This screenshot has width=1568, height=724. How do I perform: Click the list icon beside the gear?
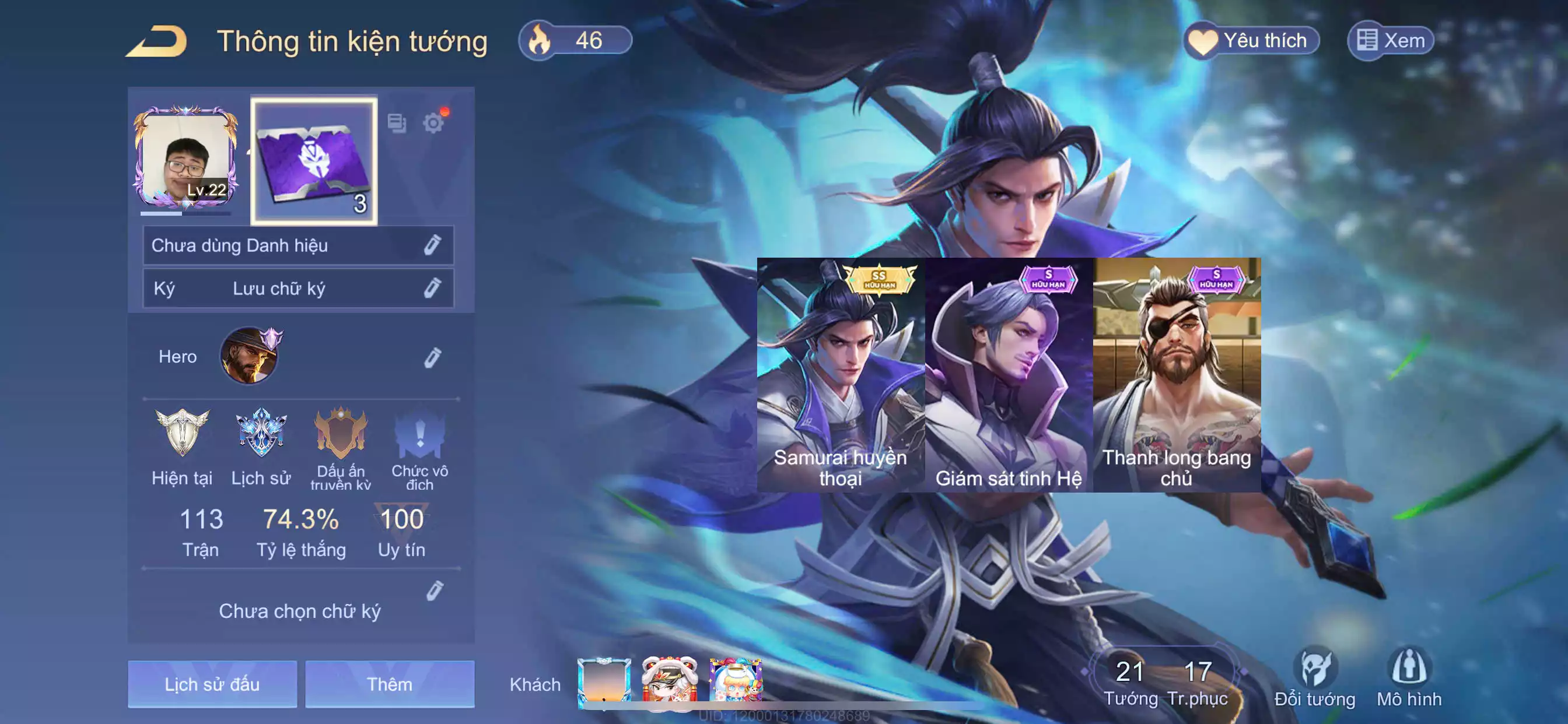tap(397, 123)
